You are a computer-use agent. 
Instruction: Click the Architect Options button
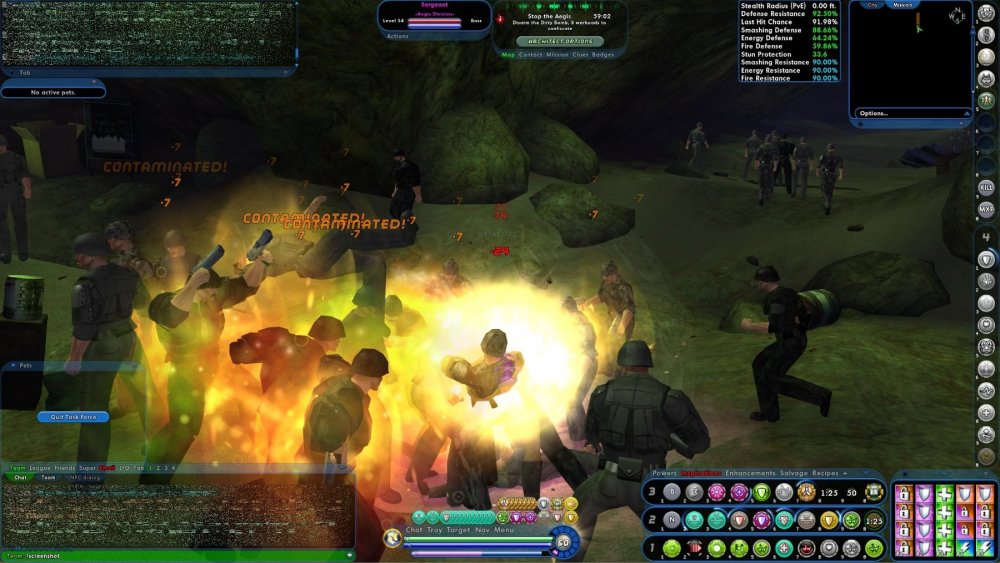[559, 41]
